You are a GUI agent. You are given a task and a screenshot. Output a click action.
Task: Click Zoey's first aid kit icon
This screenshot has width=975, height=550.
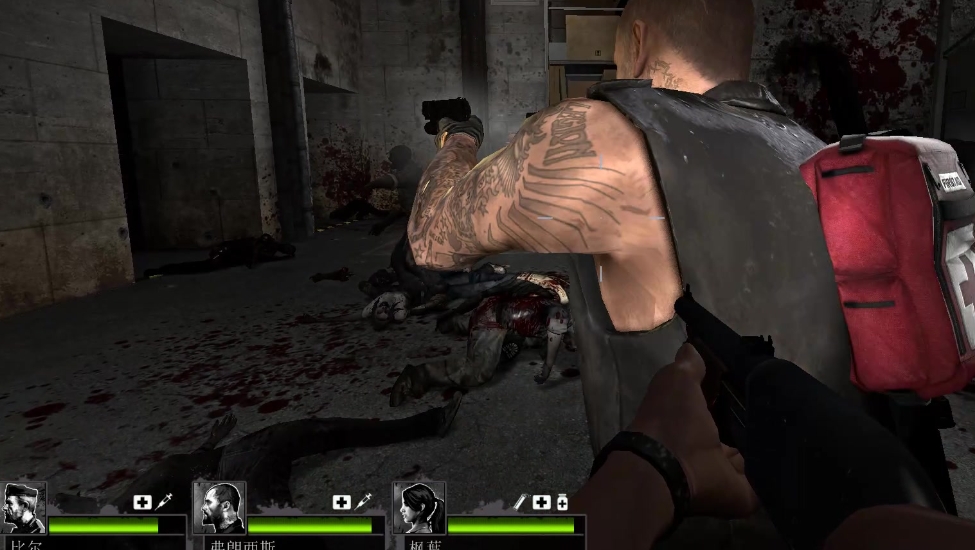click(x=541, y=502)
